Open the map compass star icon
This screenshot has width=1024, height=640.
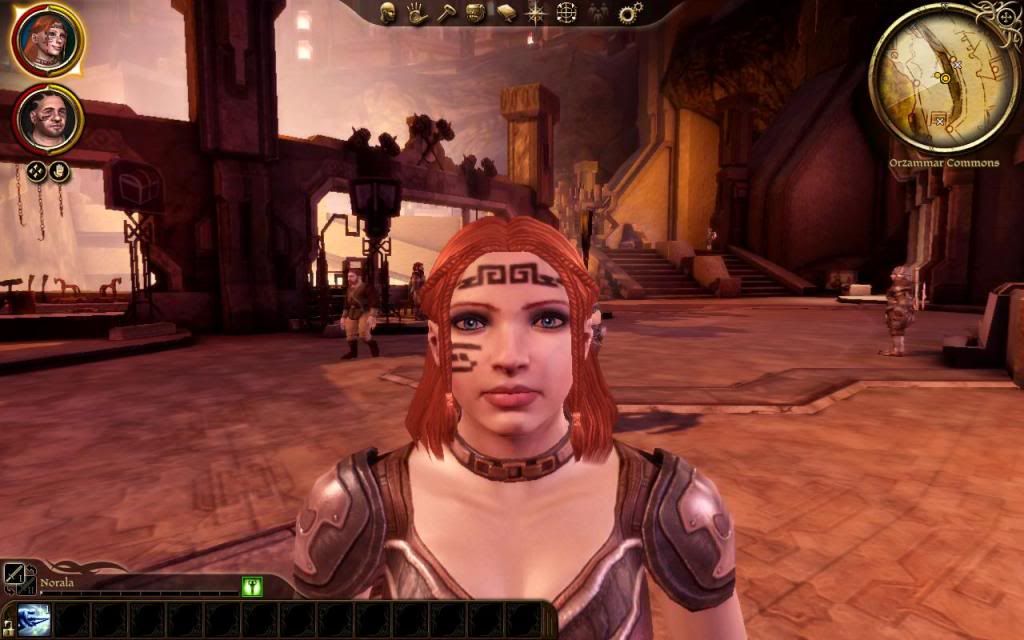tap(536, 13)
